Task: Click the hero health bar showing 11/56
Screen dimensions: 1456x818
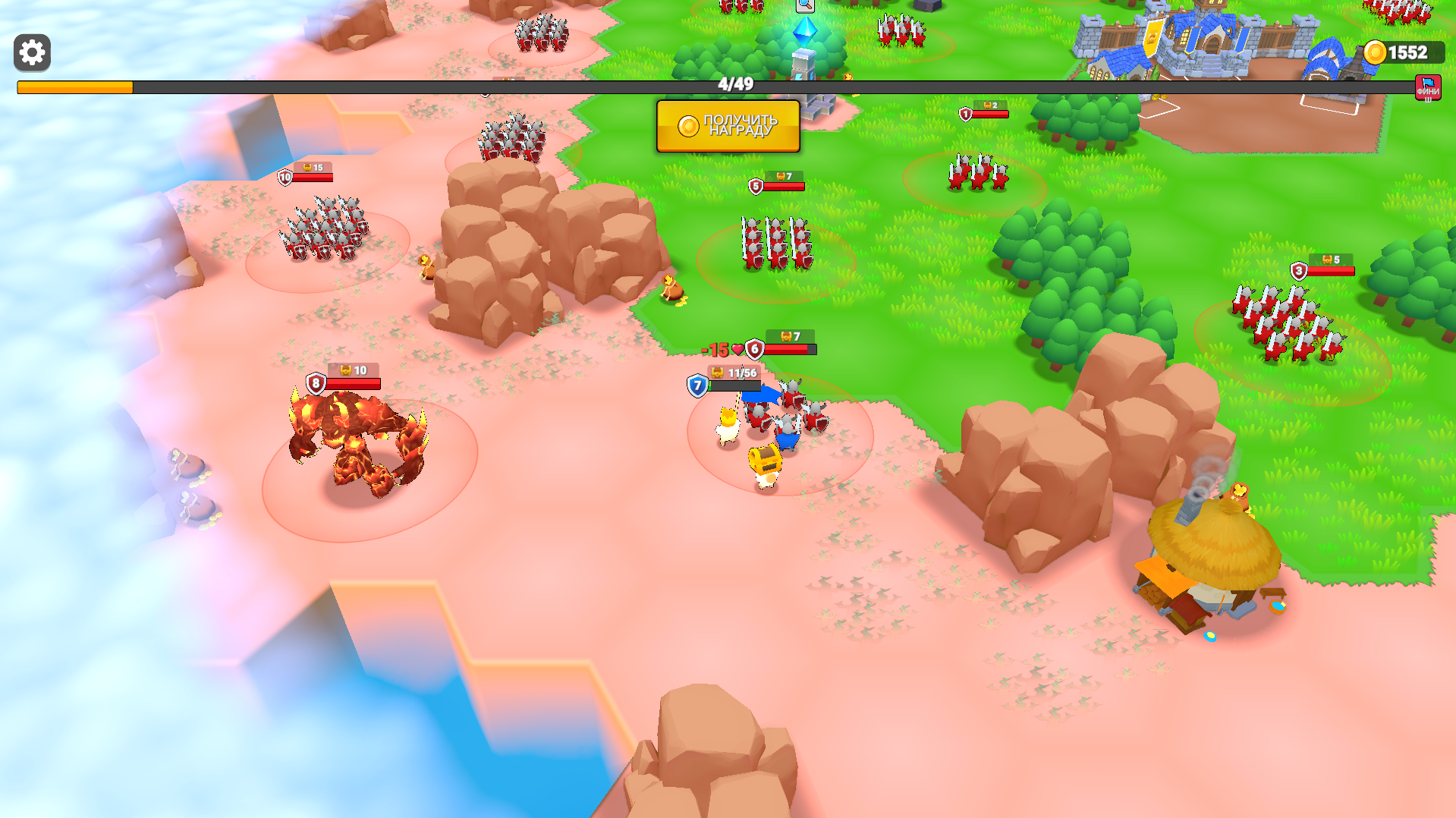Action: 740,373
